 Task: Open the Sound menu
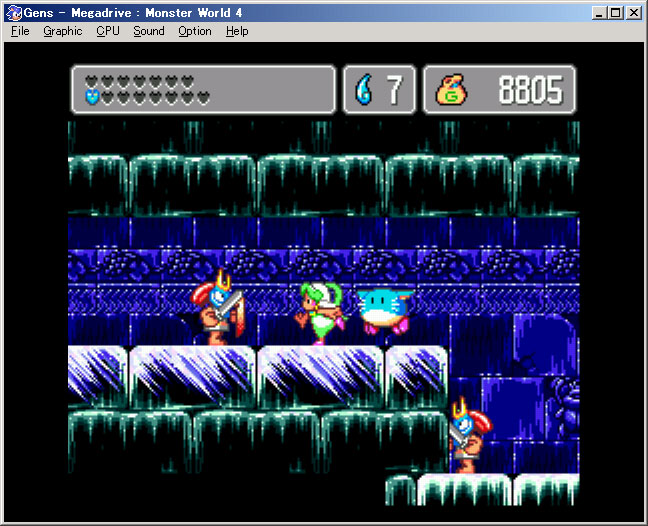pos(149,31)
